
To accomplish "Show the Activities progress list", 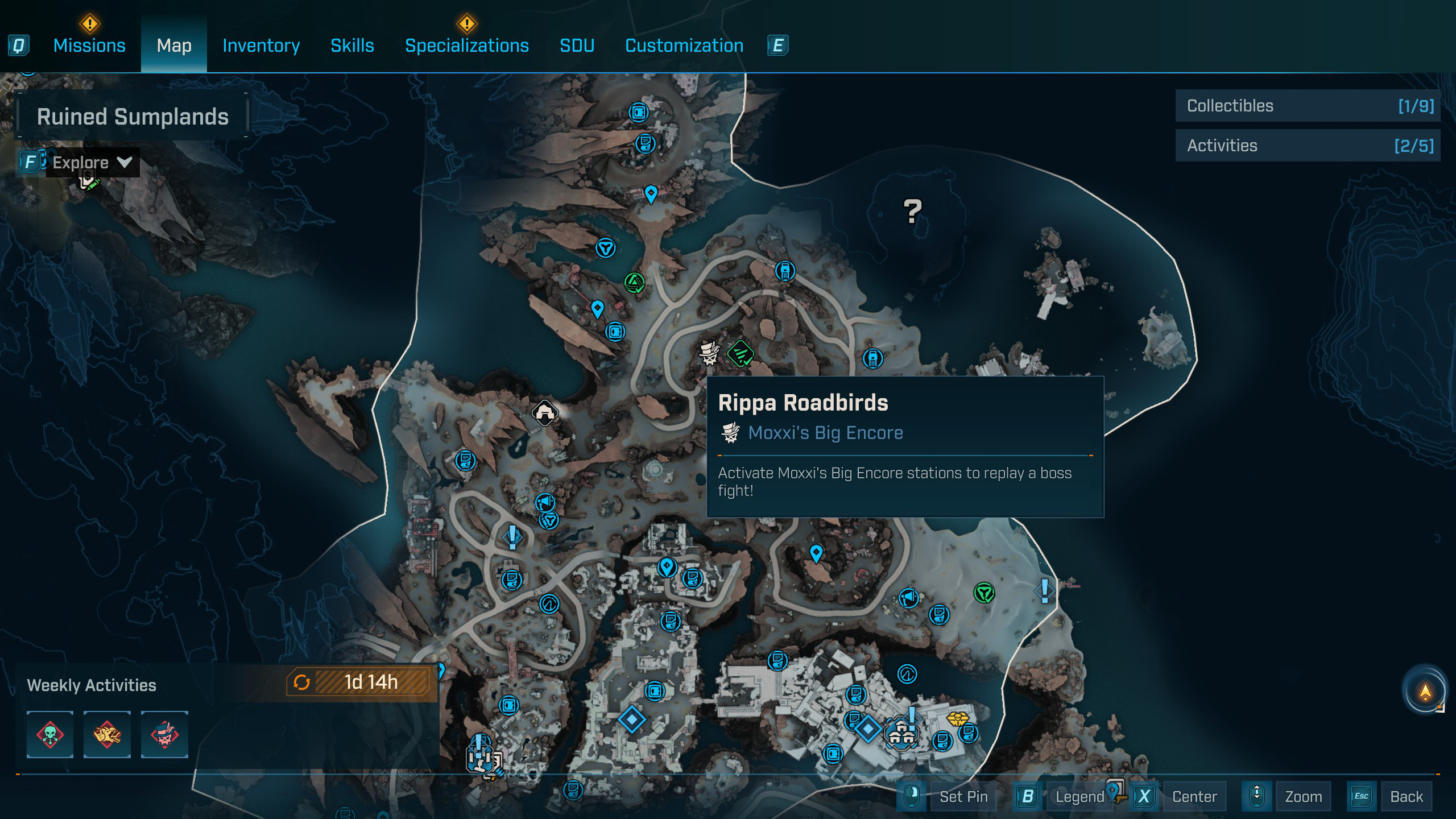I will coord(1308,146).
